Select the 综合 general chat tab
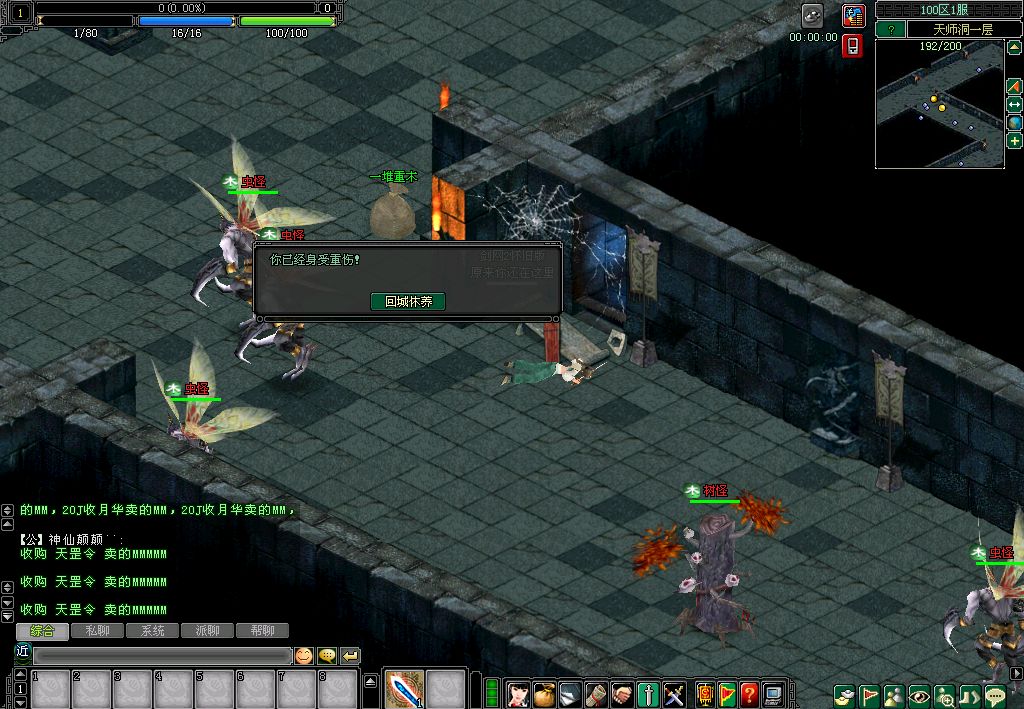This screenshot has height=709, width=1024. pyautogui.click(x=42, y=631)
